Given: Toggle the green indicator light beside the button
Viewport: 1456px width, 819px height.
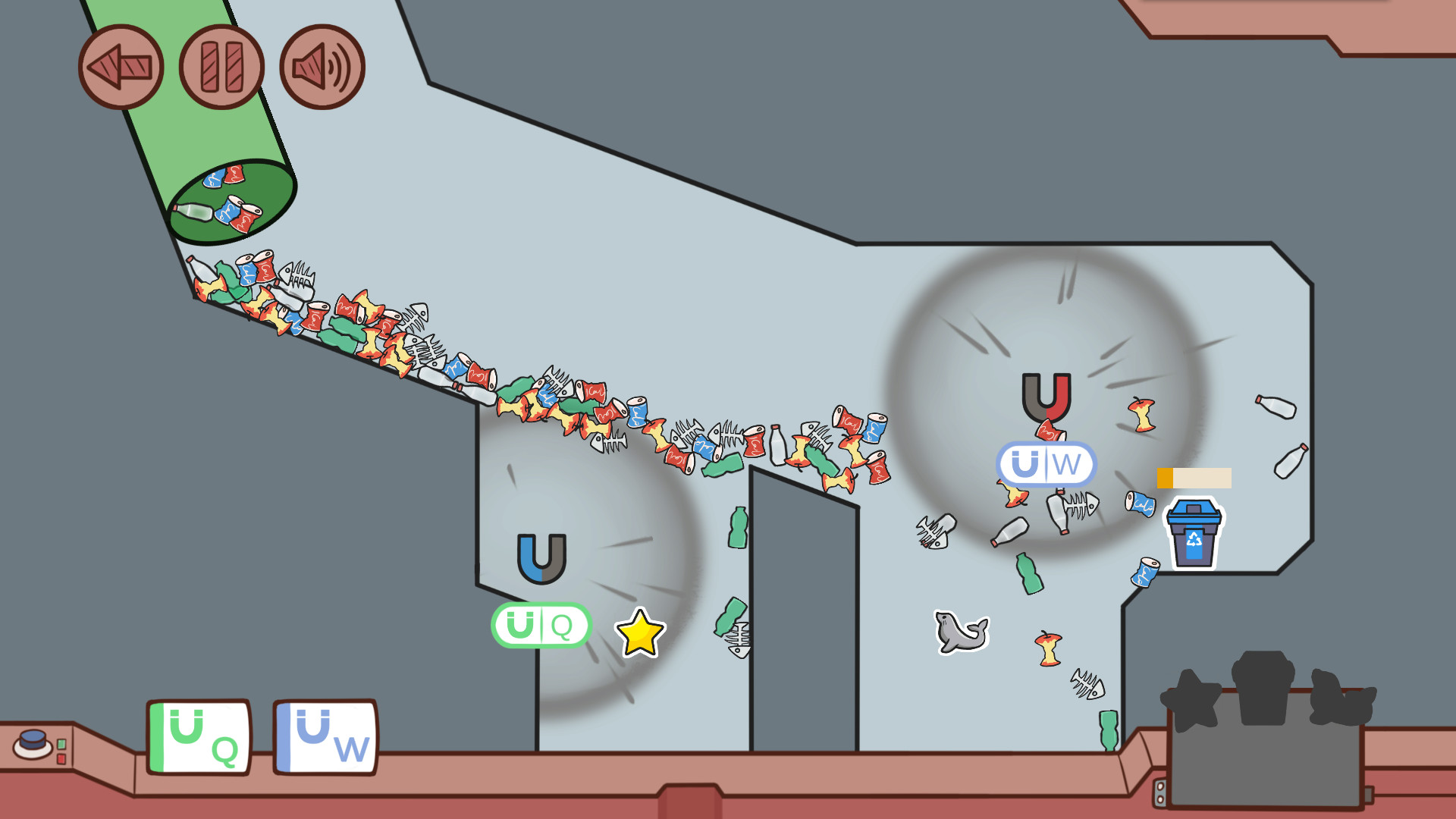Looking at the screenshot, I should pos(61,745).
